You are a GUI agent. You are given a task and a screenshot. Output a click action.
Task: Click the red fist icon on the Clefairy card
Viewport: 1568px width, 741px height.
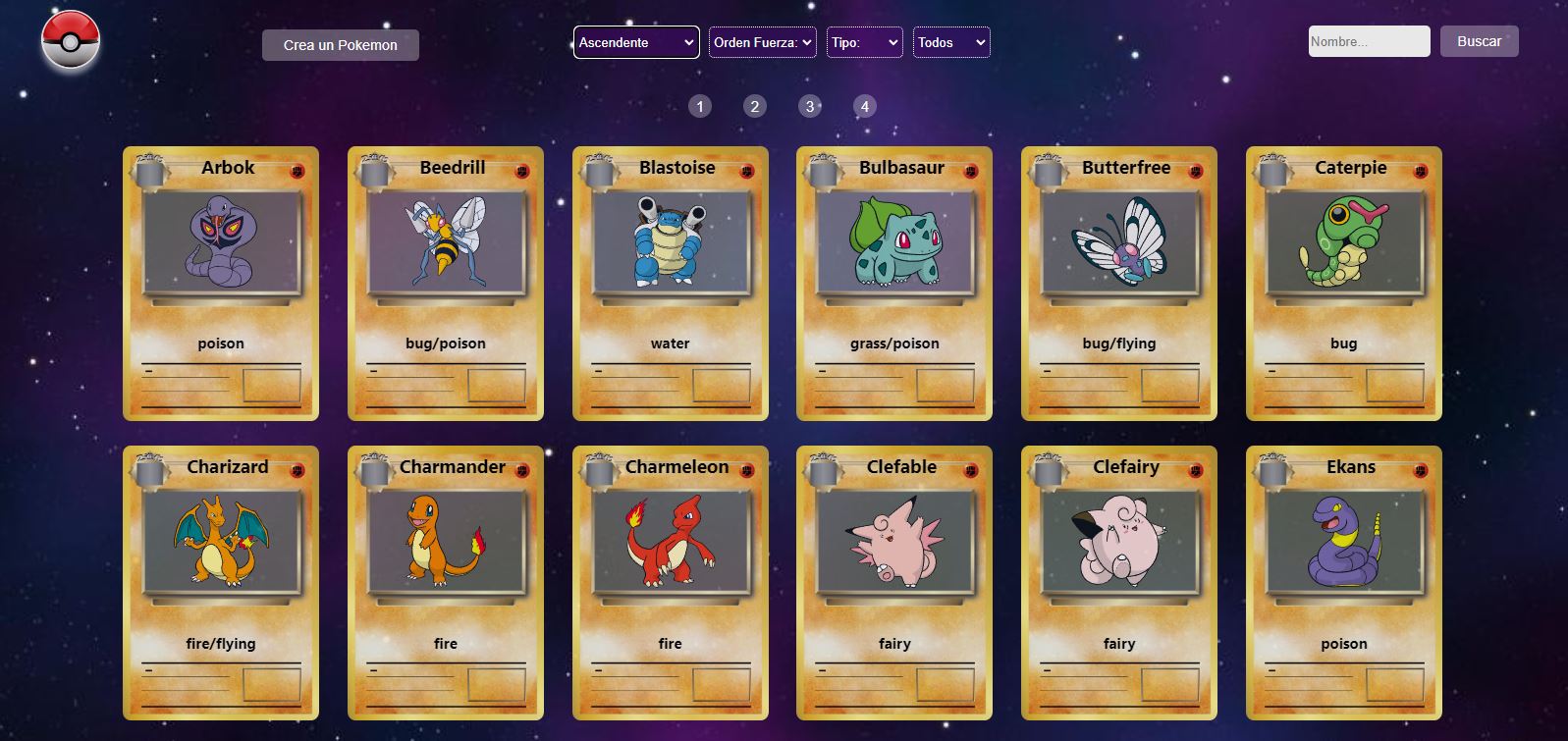(x=1195, y=469)
